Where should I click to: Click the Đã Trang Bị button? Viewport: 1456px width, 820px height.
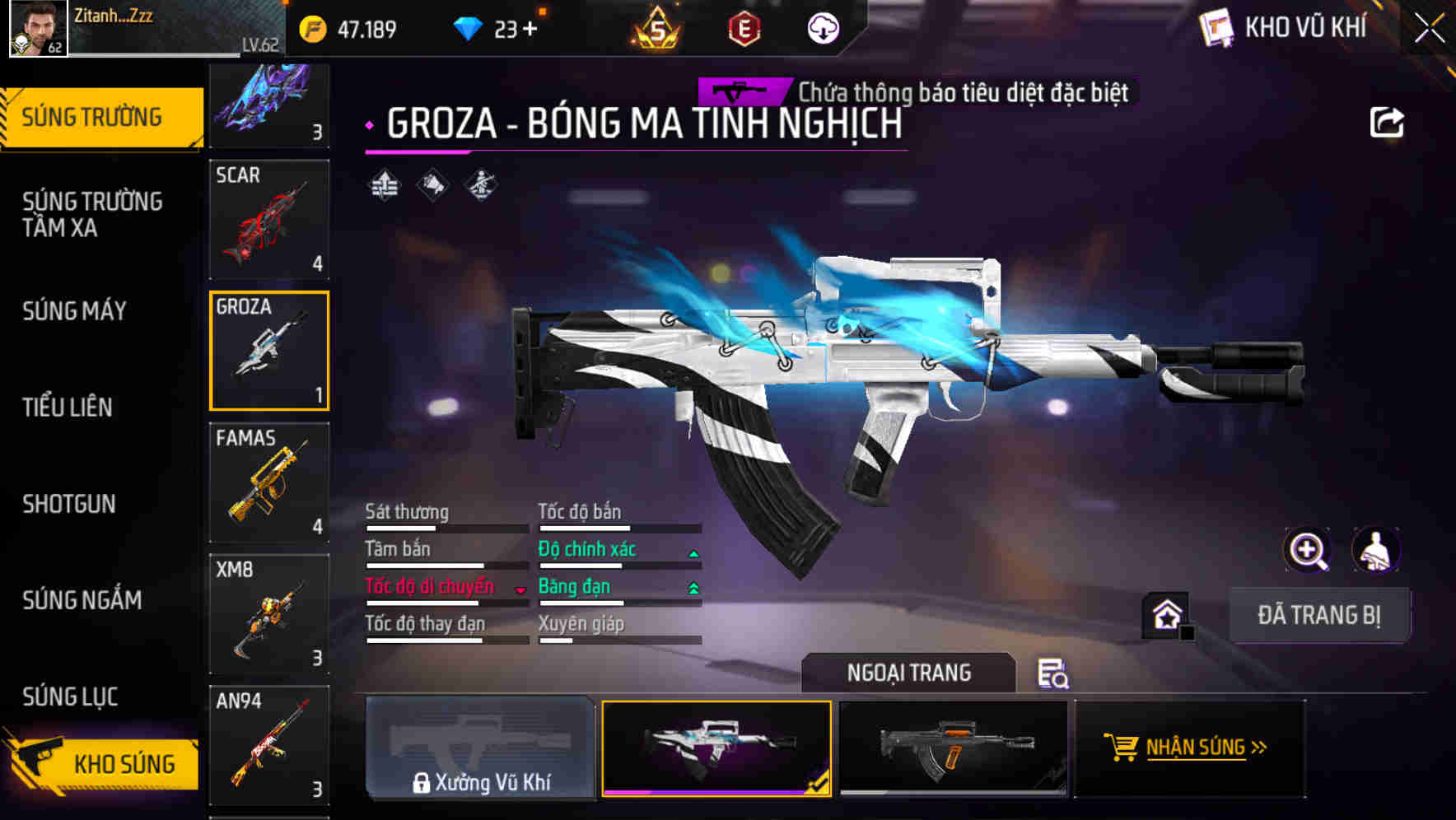coord(1318,615)
